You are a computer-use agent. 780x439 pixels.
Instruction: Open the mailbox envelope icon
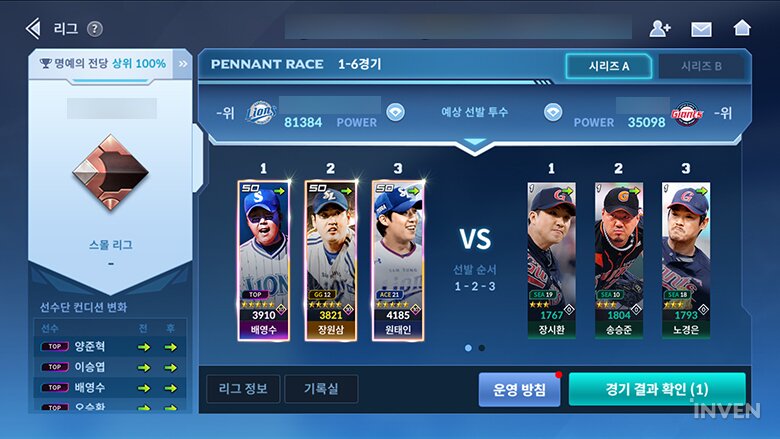coord(701,28)
